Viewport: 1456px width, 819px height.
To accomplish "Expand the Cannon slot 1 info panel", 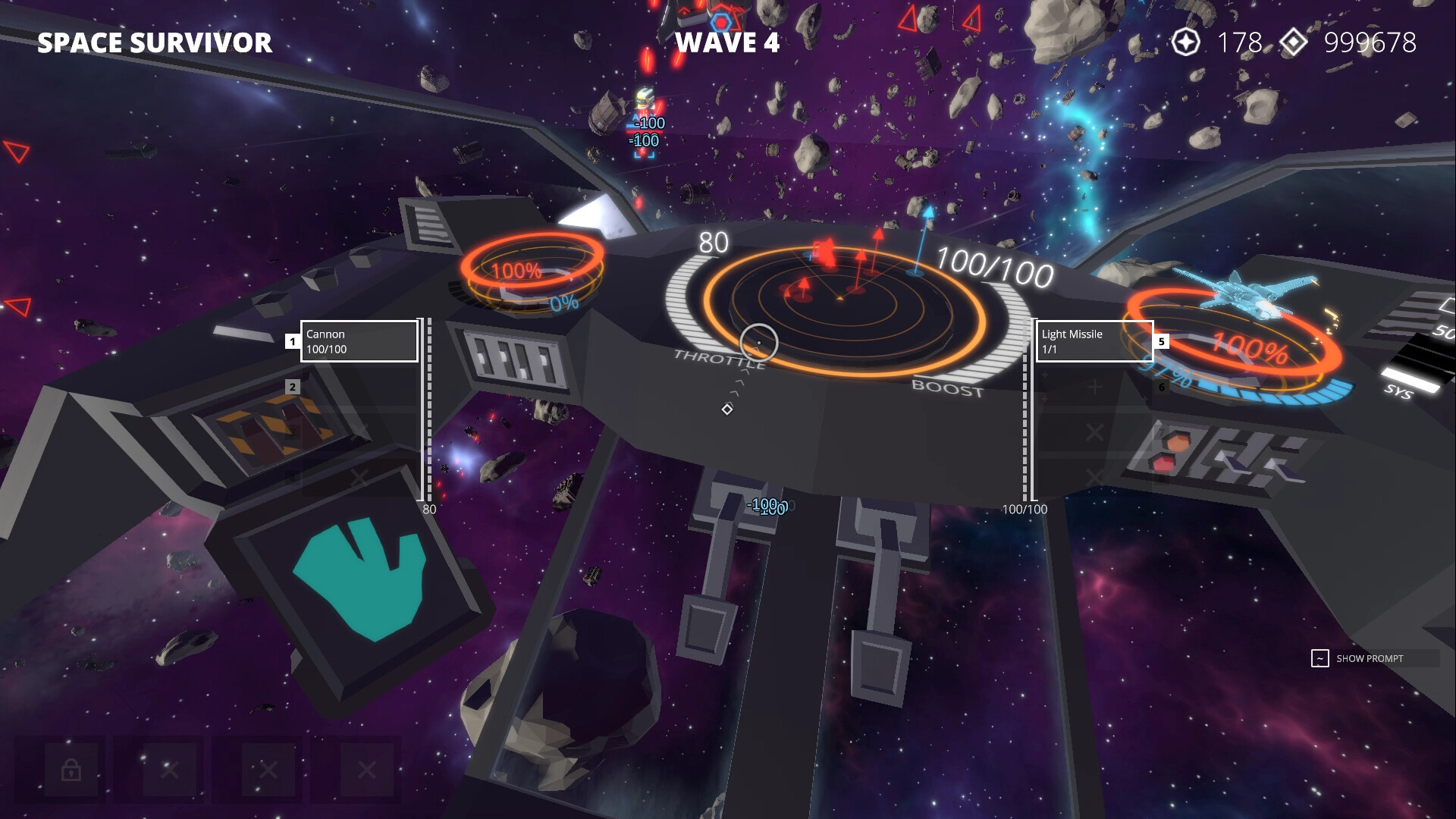I will [x=358, y=342].
